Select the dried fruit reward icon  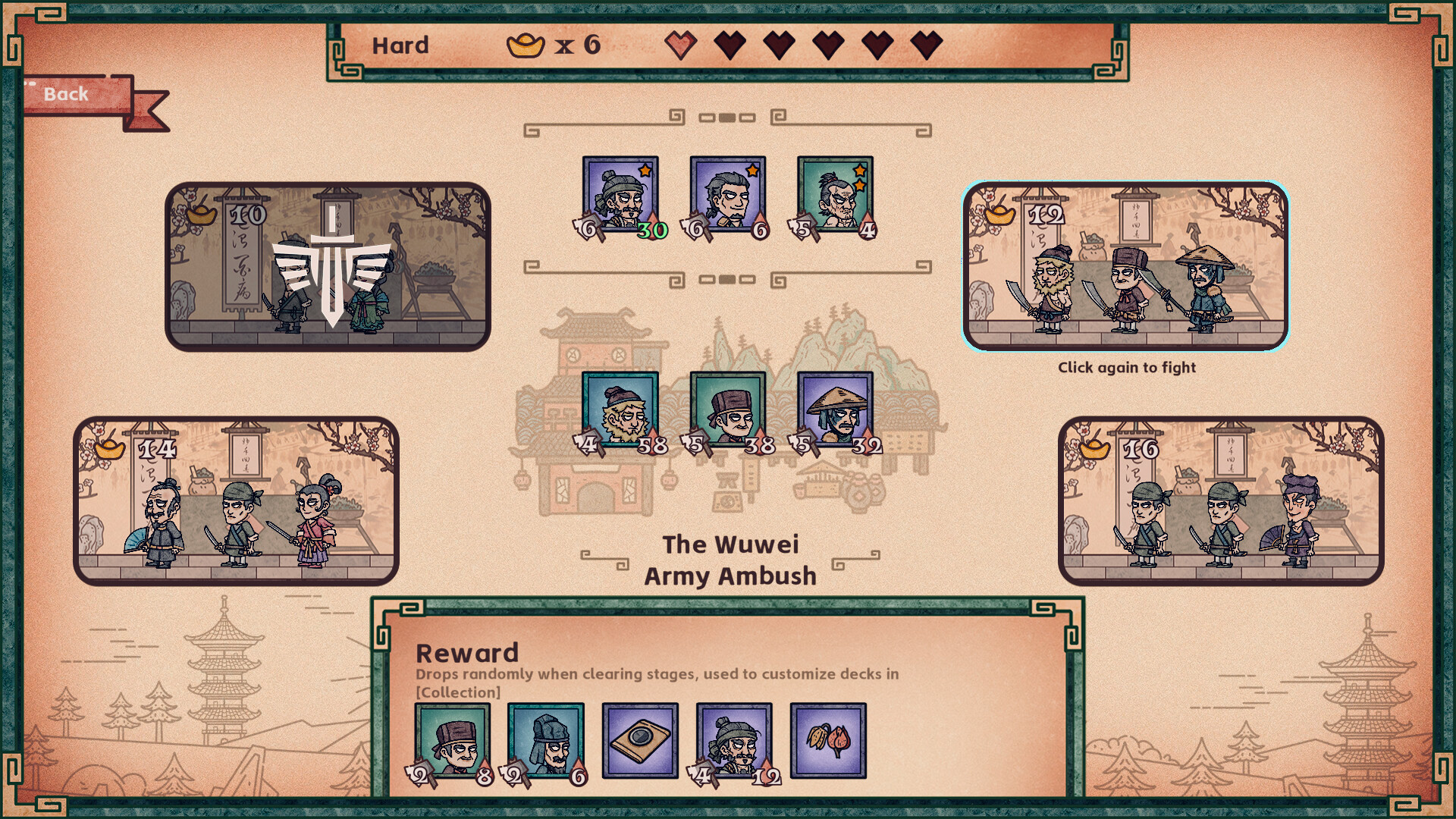click(x=827, y=738)
